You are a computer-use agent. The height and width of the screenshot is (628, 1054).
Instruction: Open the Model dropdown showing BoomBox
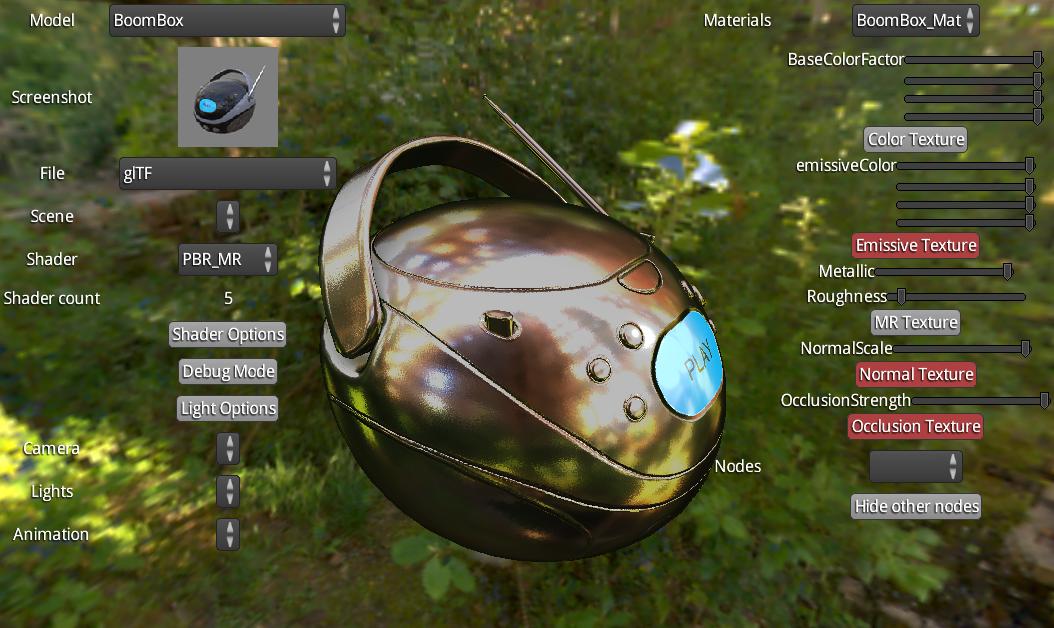pos(227,20)
